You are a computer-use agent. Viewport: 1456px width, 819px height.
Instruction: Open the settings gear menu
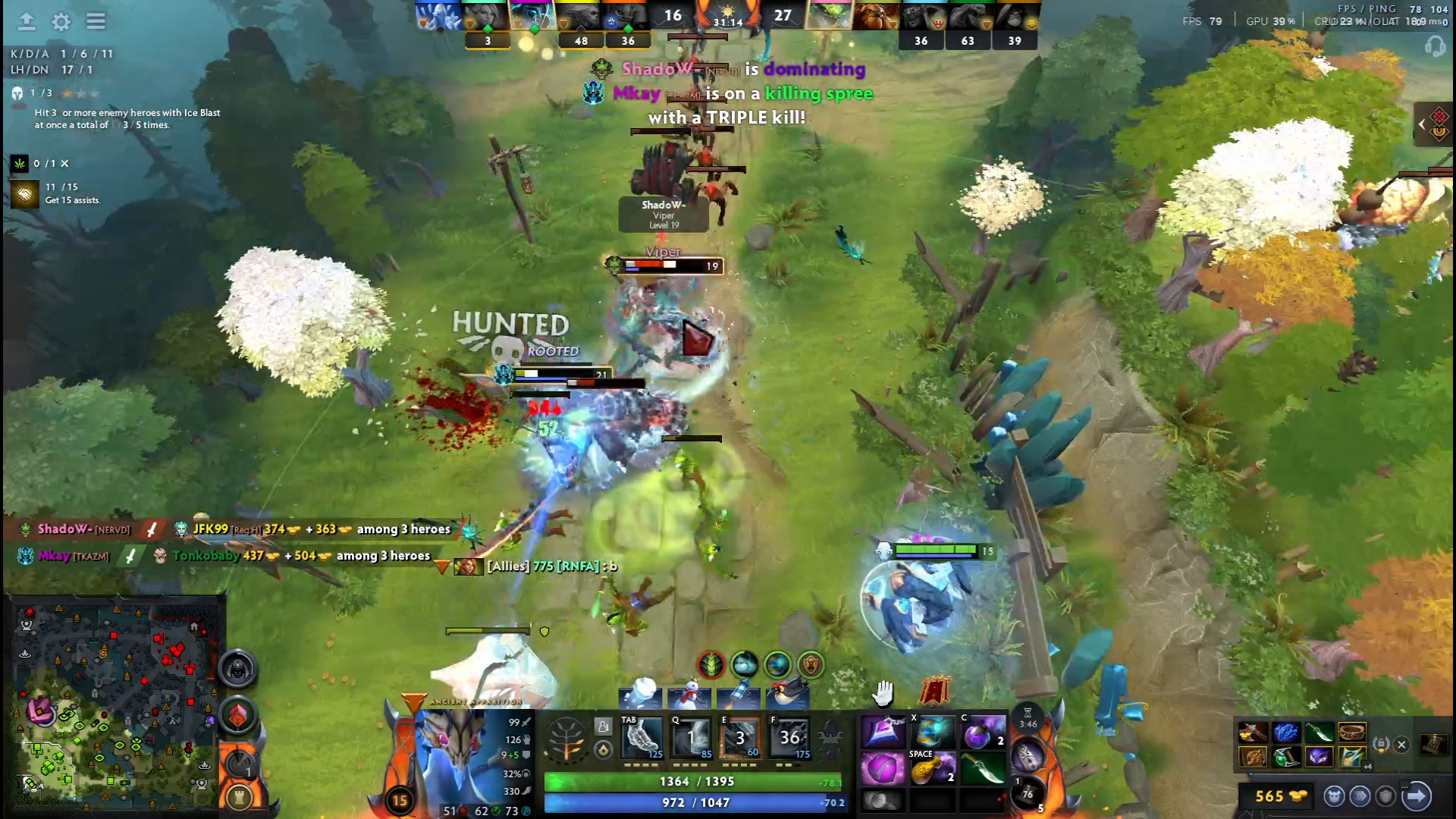[61, 21]
